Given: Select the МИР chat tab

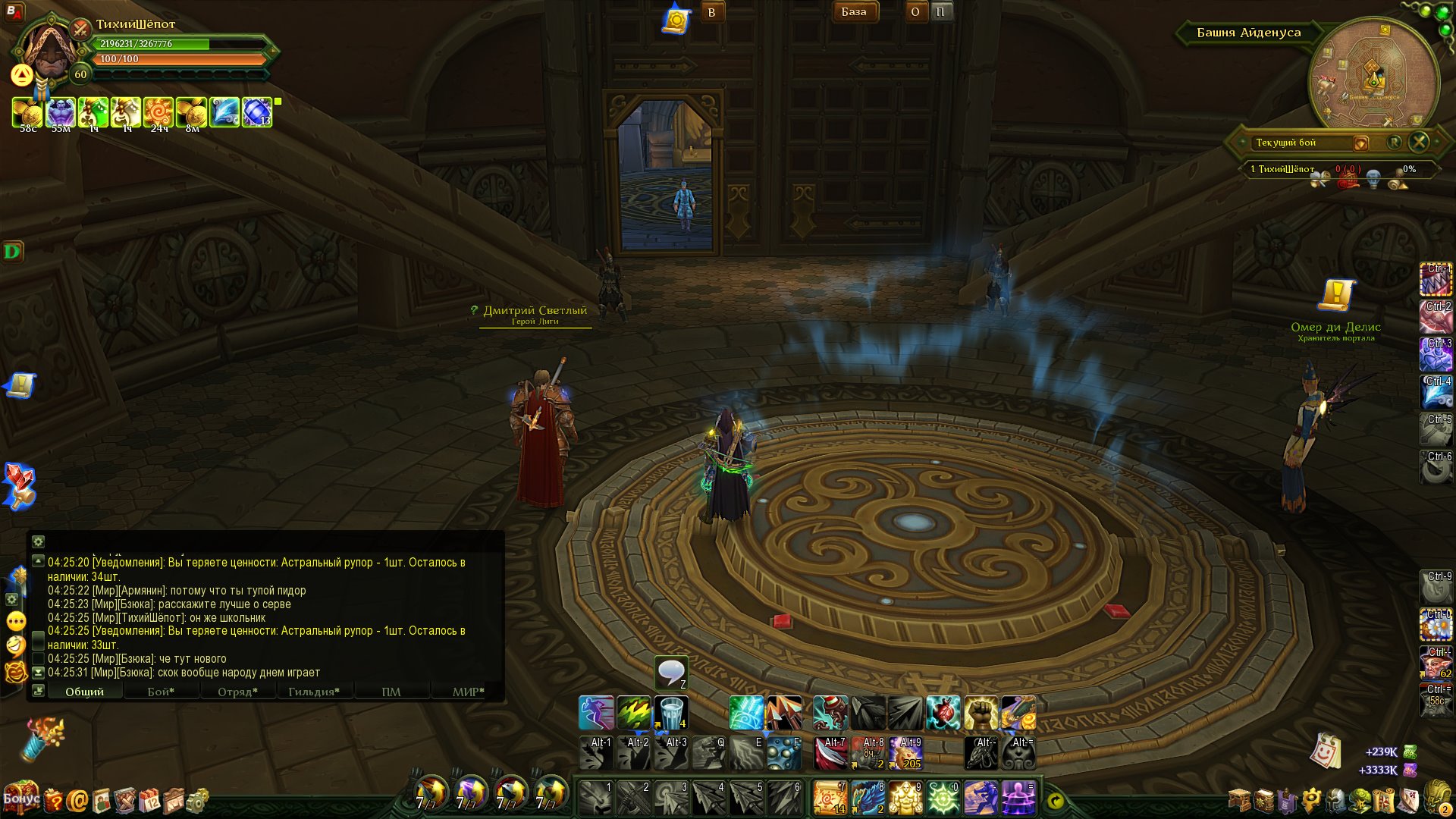Looking at the screenshot, I should [467, 692].
